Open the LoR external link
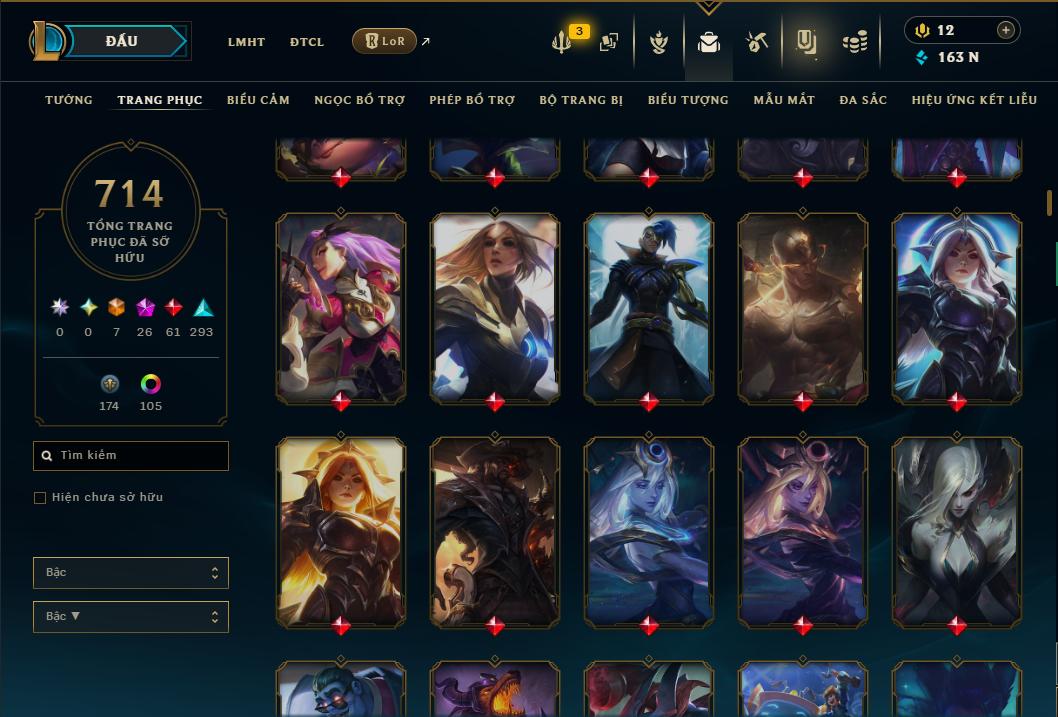 click(386, 42)
